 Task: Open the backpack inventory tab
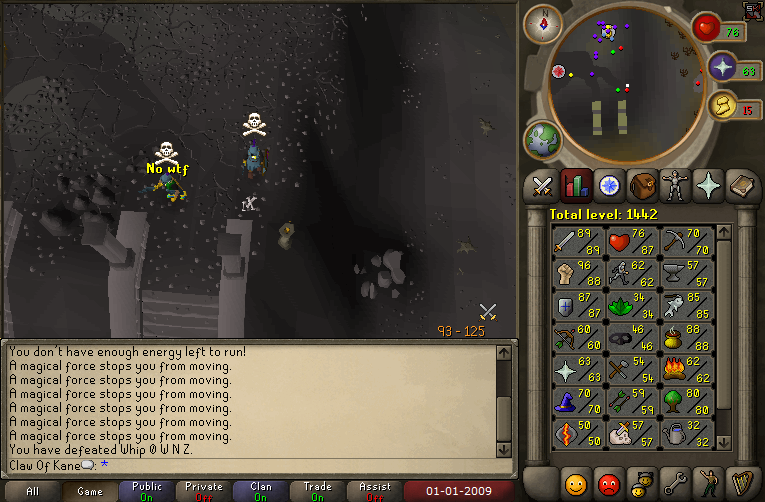(642, 186)
